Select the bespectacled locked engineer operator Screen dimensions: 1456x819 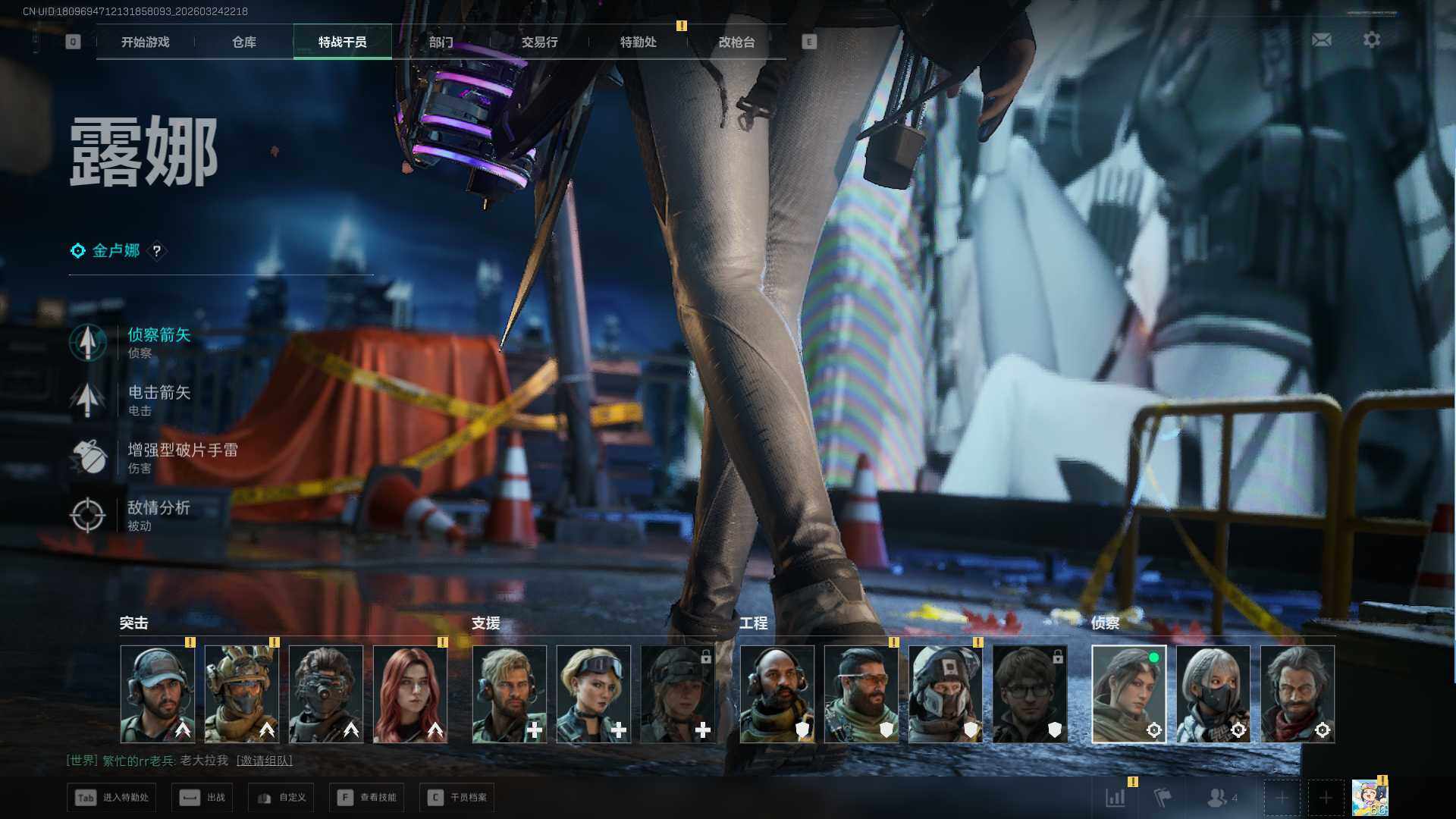point(1030,694)
